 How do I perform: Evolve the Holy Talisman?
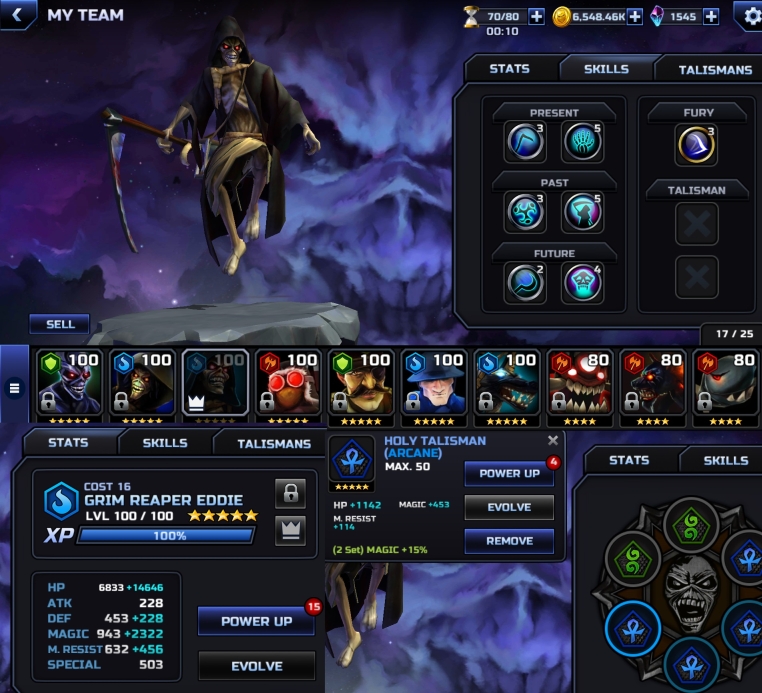[508, 507]
